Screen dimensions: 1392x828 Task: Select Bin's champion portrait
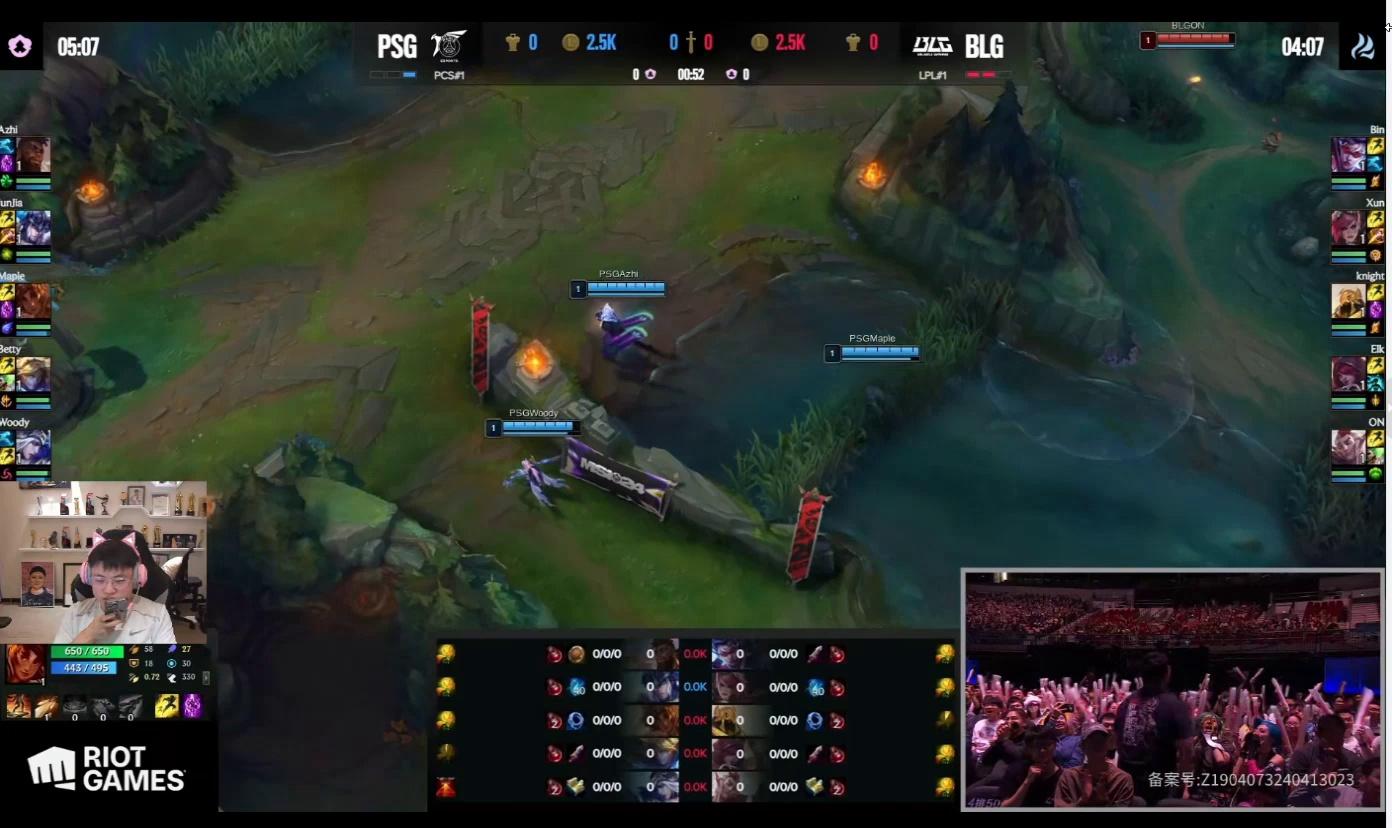coord(1348,155)
